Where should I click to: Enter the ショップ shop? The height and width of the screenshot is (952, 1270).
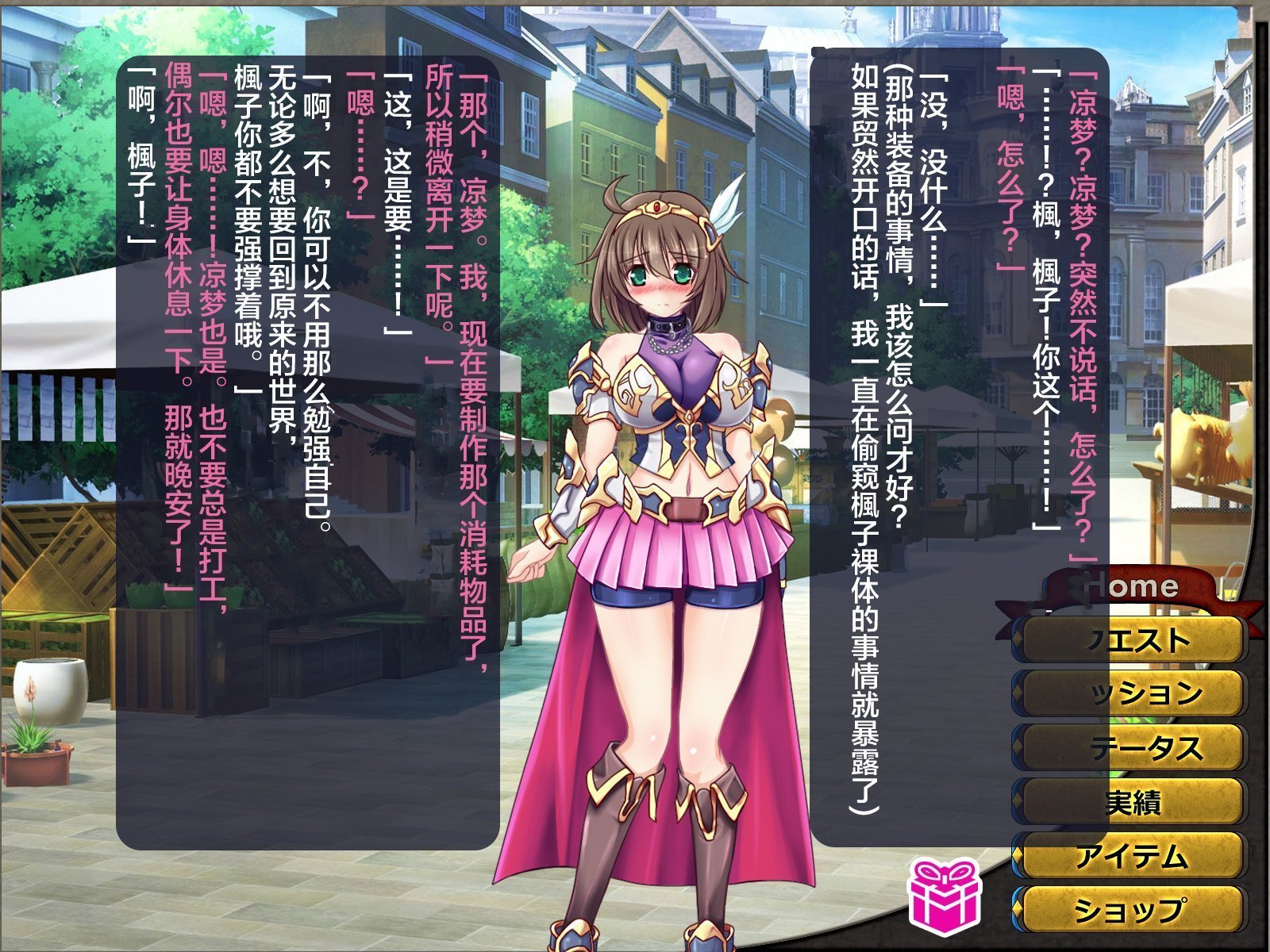coord(1131,909)
